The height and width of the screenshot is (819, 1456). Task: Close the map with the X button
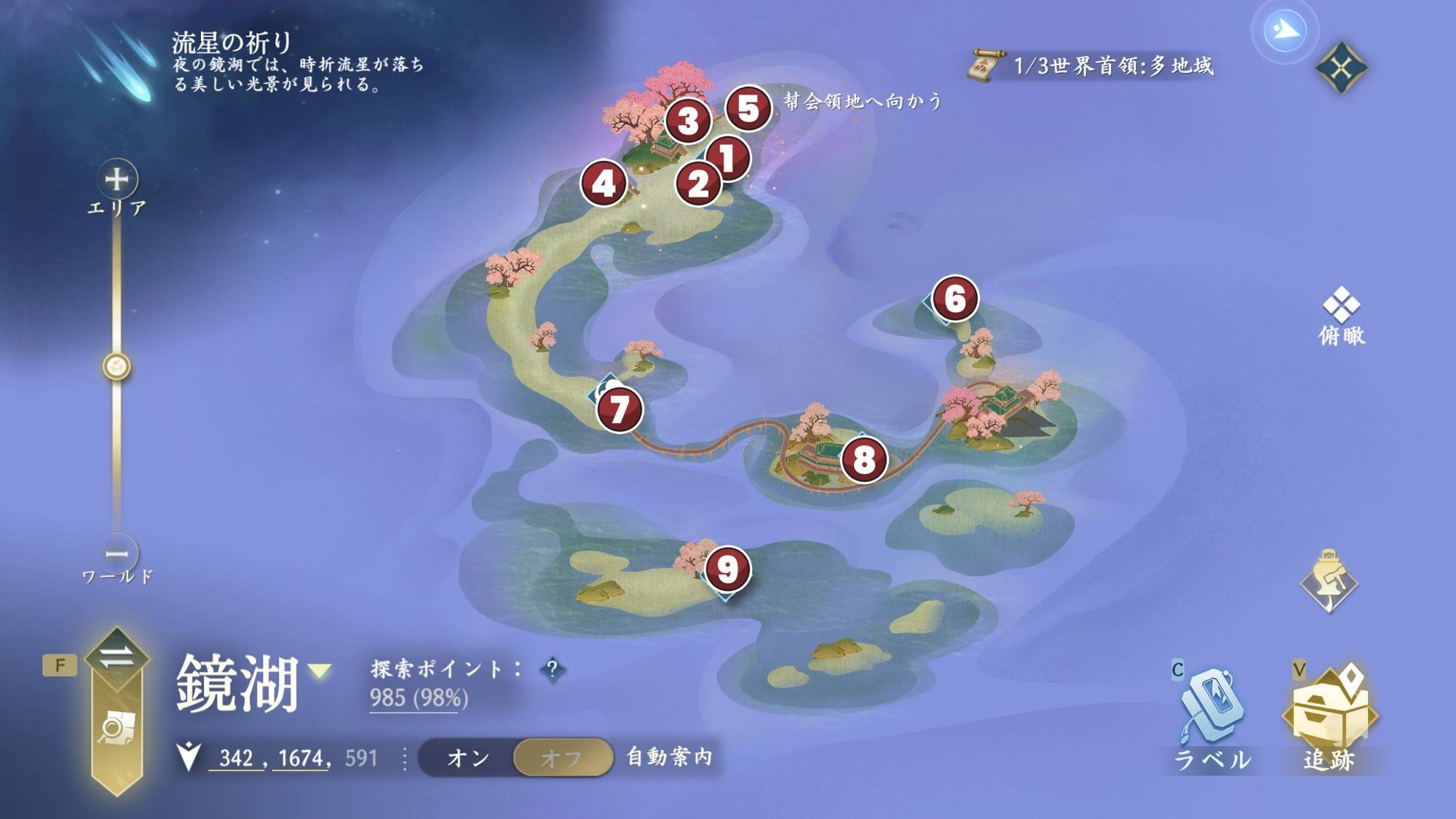pyautogui.click(x=1341, y=68)
